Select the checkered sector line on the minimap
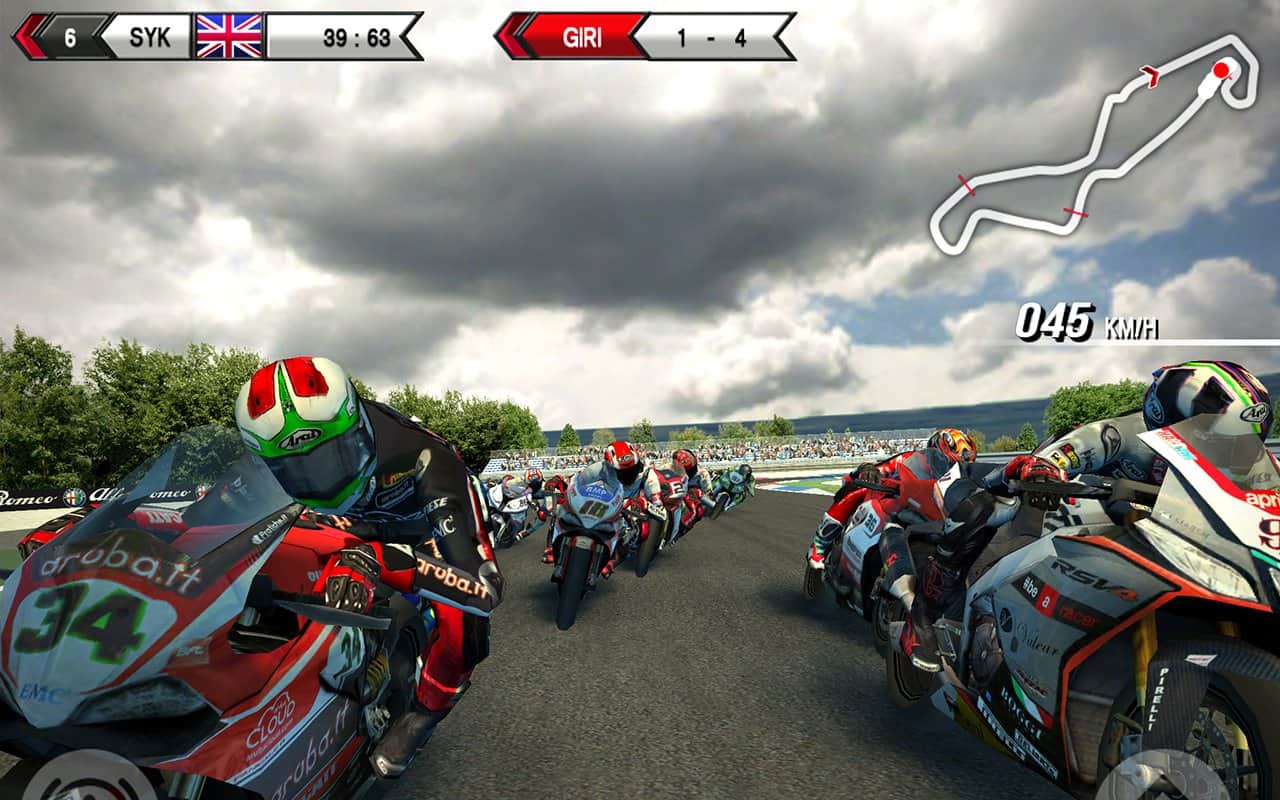 point(966,185)
